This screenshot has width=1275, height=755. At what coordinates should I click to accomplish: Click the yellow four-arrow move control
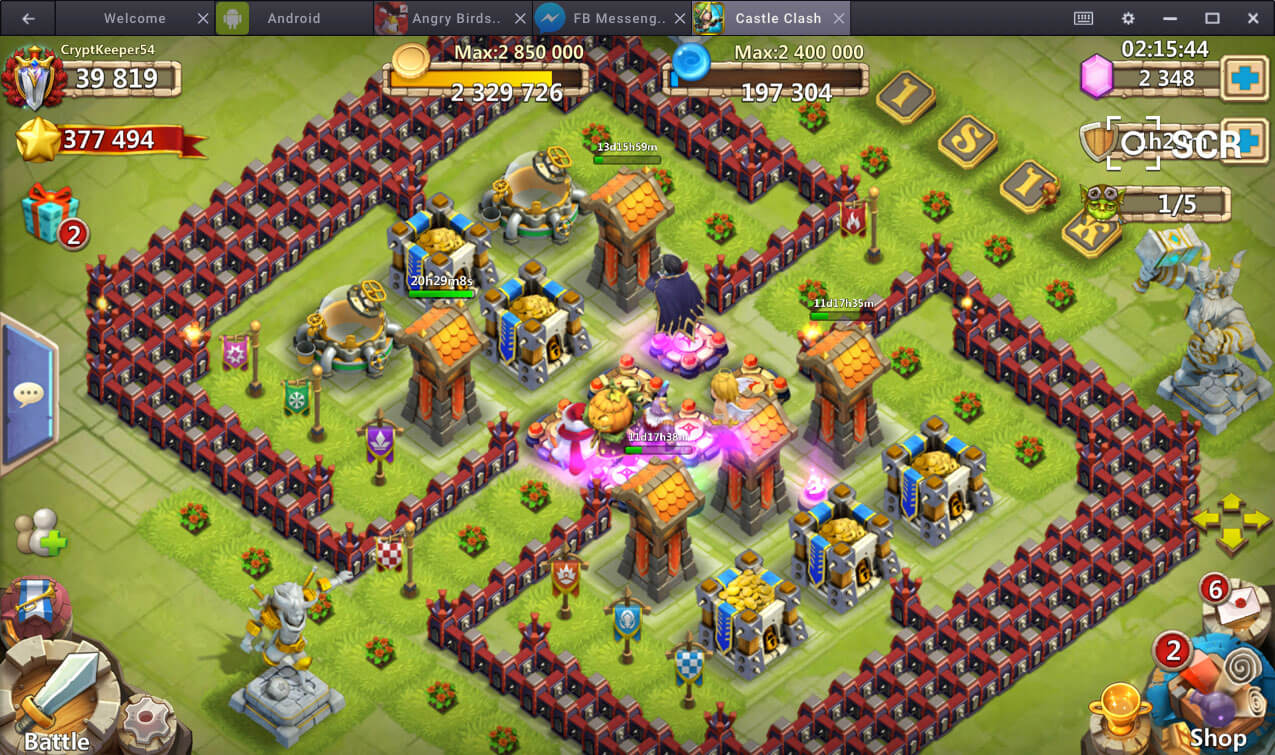click(1231, 522)
